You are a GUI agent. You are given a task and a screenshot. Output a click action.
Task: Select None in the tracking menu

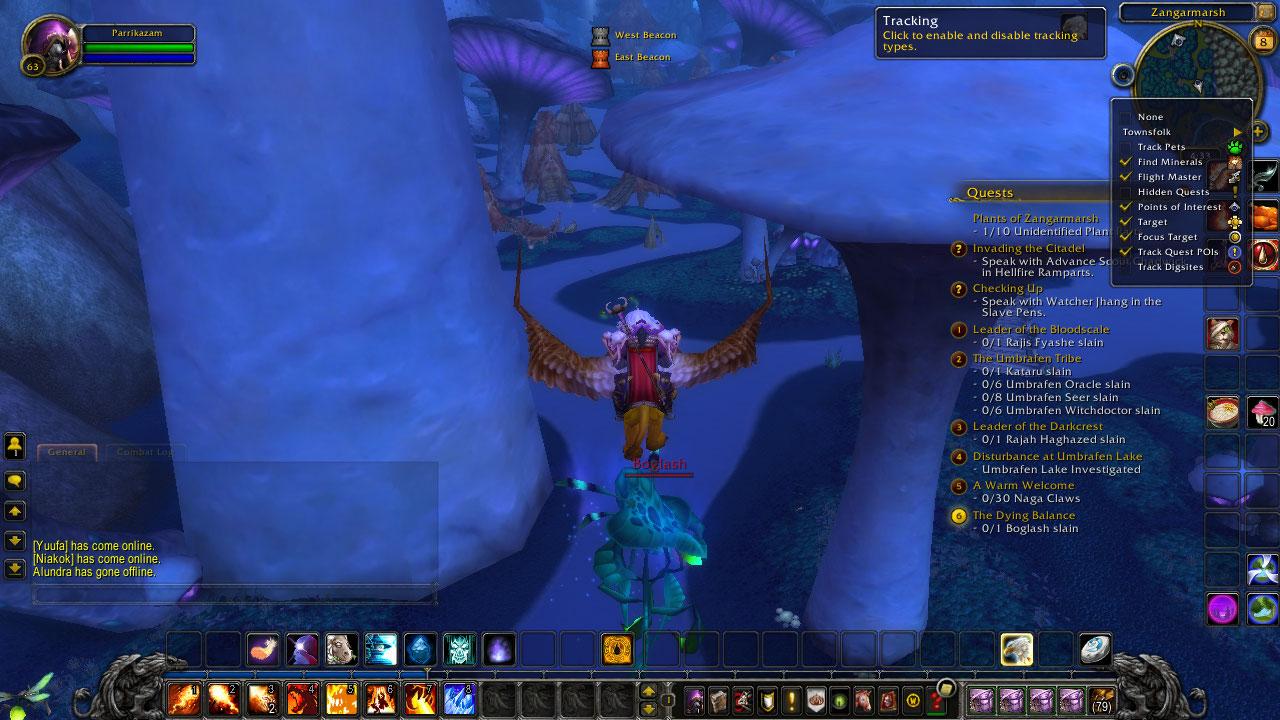click(x=1150, y=117)
